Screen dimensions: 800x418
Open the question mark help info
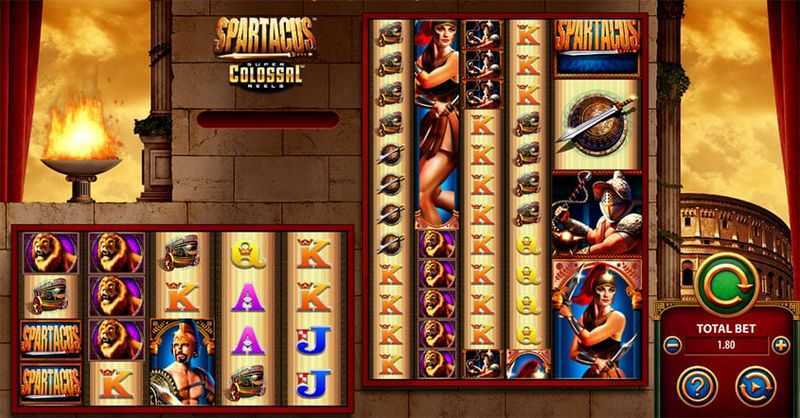pos(695,386)
